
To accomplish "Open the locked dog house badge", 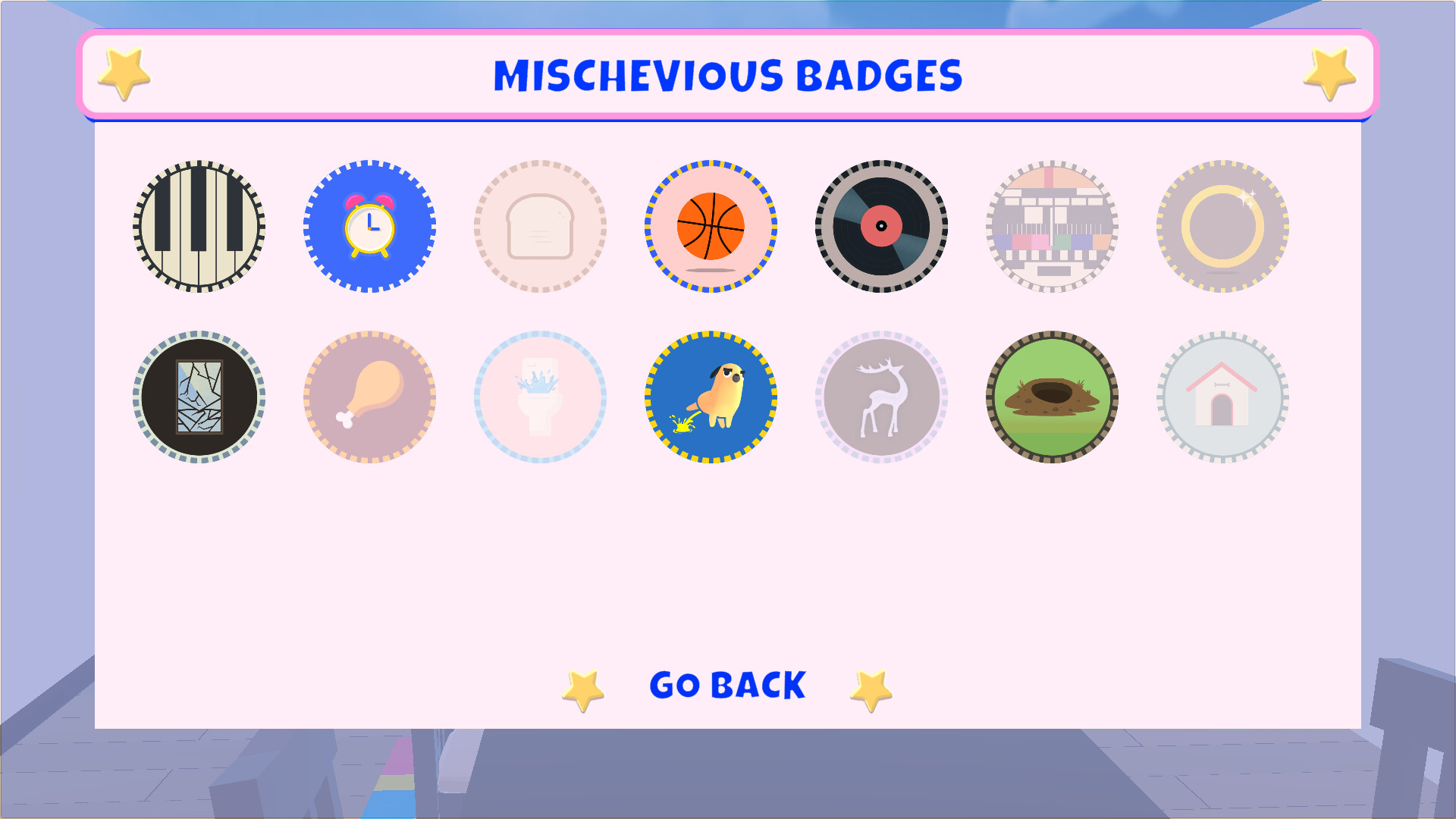I will [1222, 395].
